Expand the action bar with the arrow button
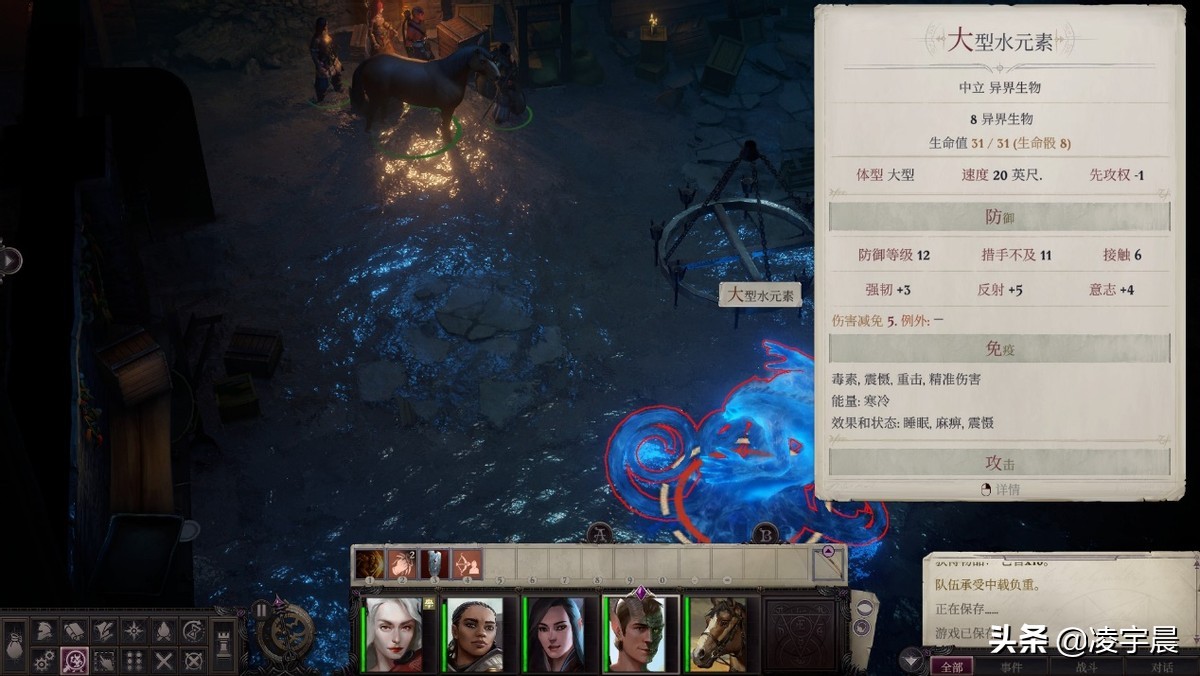Image resolution: width=1200 pixels, height=676 pixels. coord(828,552)
